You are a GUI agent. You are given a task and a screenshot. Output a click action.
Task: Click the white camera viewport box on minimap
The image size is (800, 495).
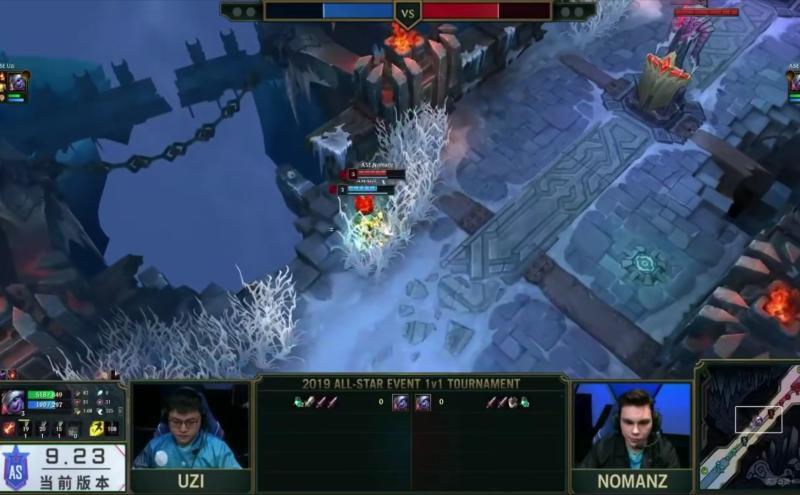pos(758,419)
